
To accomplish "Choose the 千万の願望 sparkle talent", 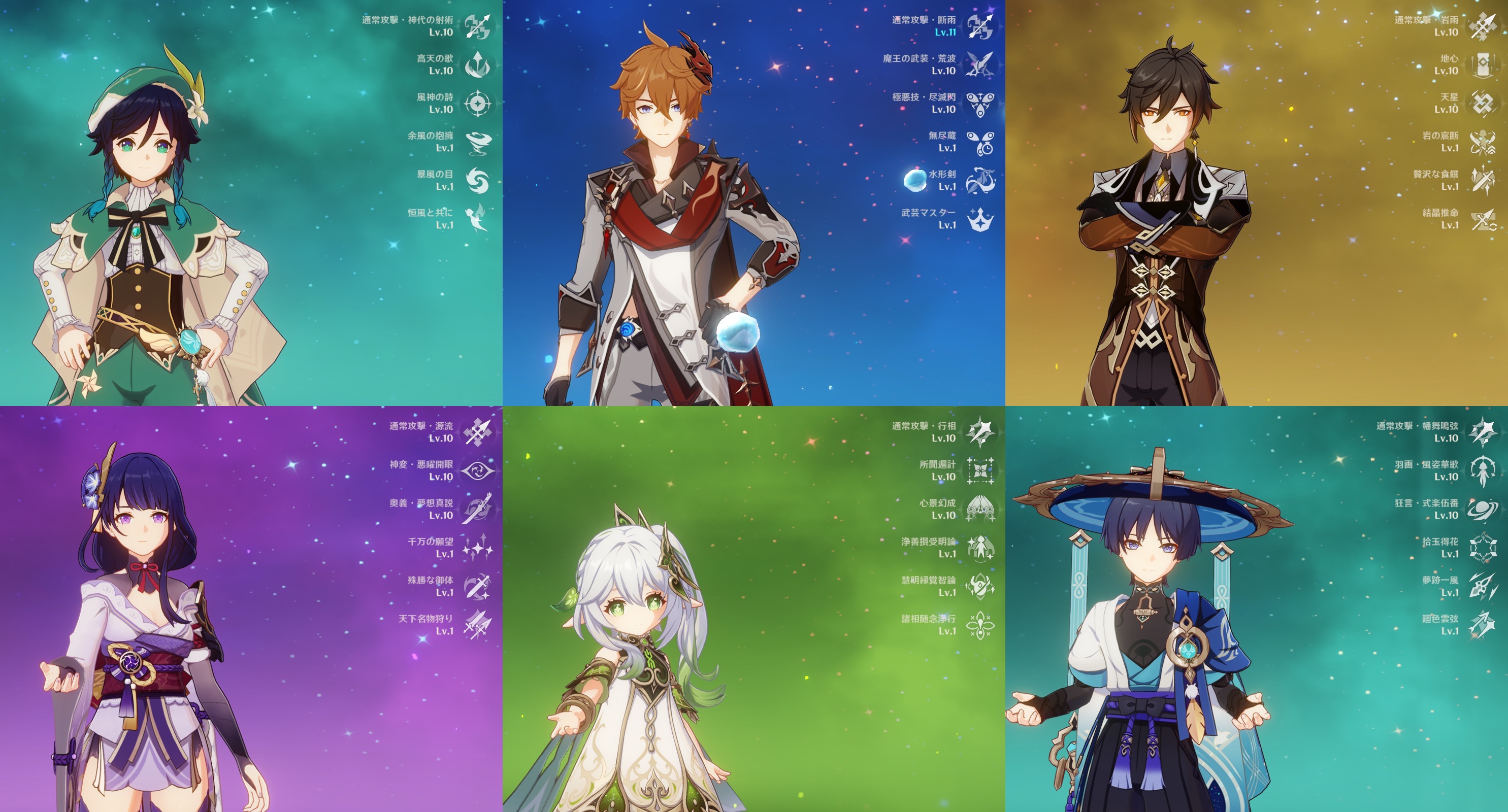I will pos(478,548).
